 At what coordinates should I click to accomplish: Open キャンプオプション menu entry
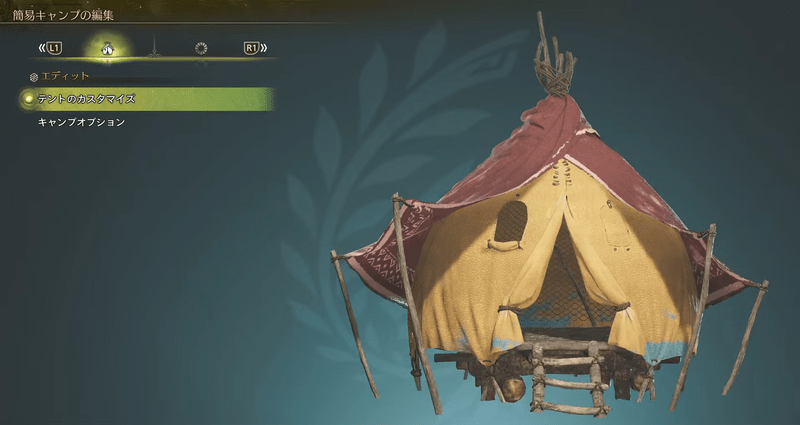click(81, 122)
